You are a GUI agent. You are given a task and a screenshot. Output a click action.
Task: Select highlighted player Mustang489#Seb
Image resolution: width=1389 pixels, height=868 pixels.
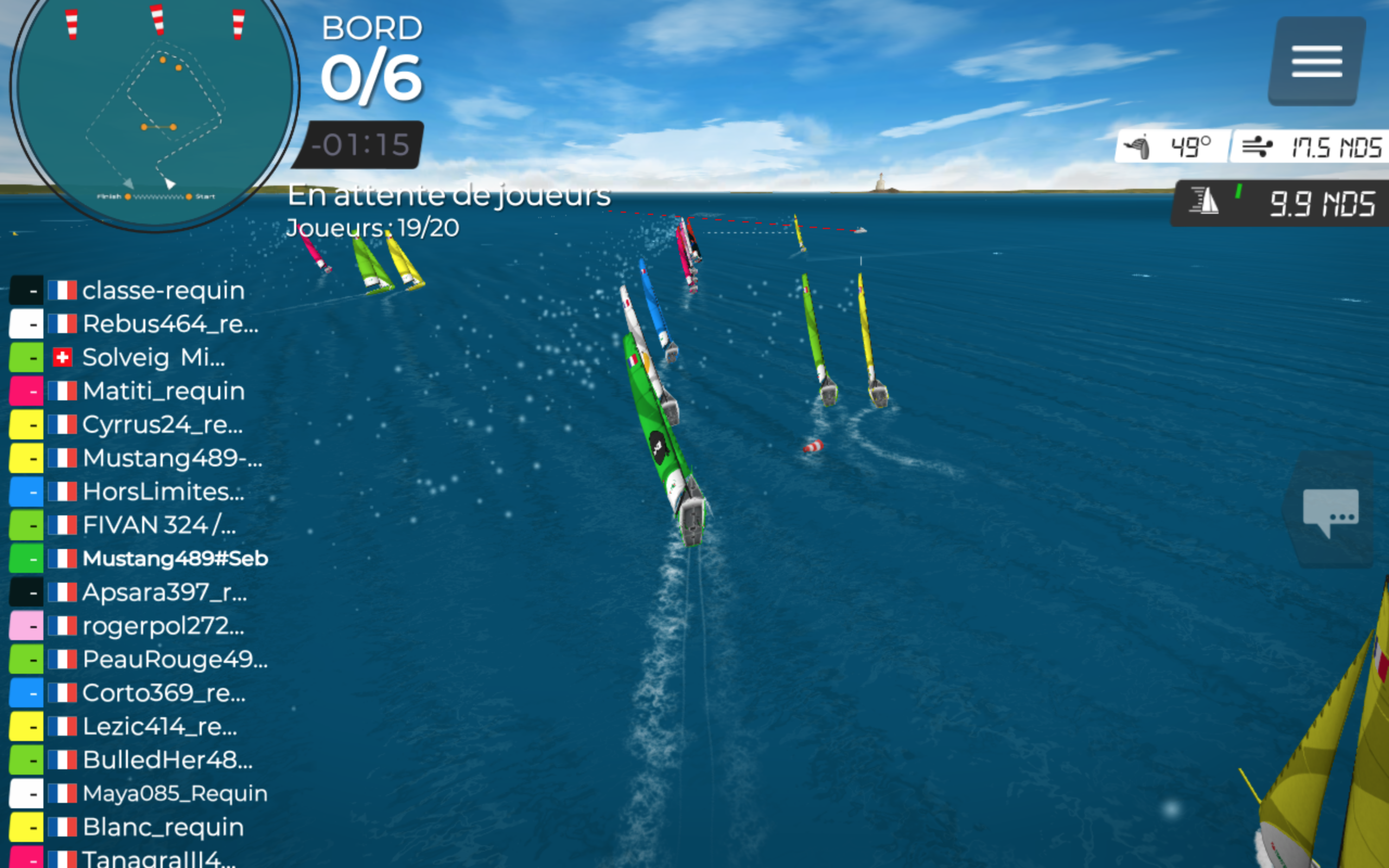click(175, 559)
